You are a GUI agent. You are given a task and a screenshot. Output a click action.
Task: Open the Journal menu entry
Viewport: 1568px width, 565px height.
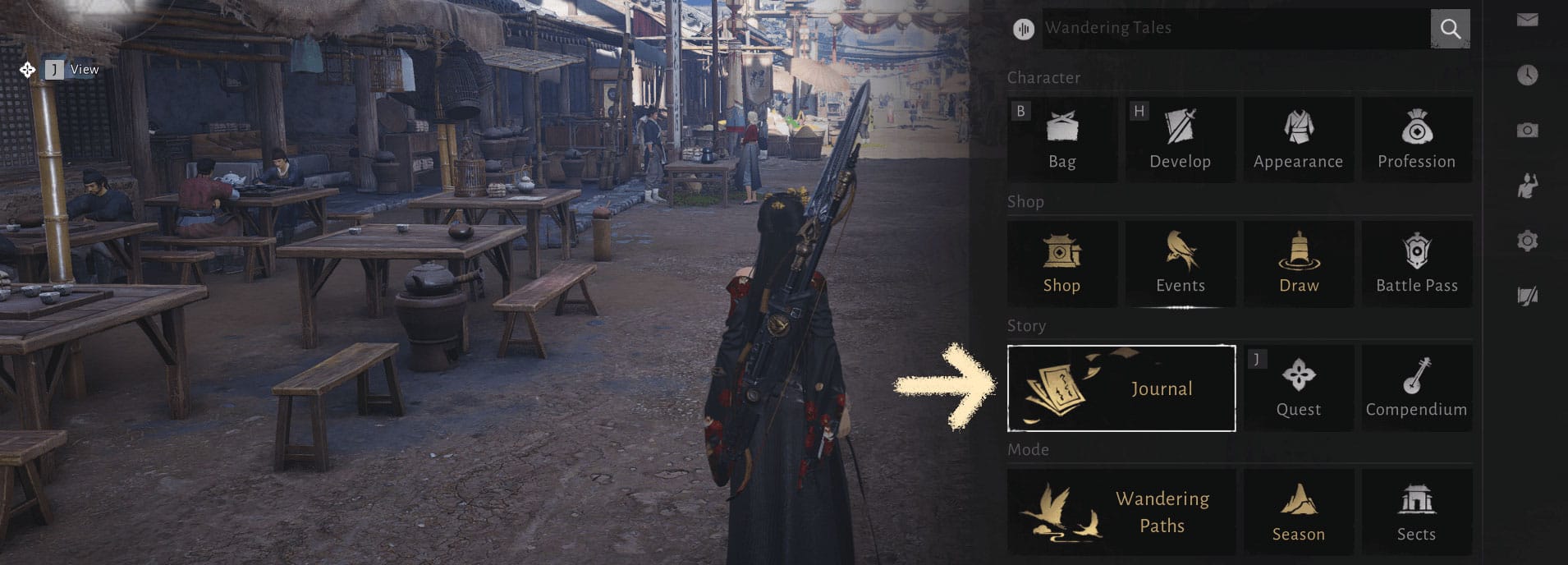(1121, 388)
